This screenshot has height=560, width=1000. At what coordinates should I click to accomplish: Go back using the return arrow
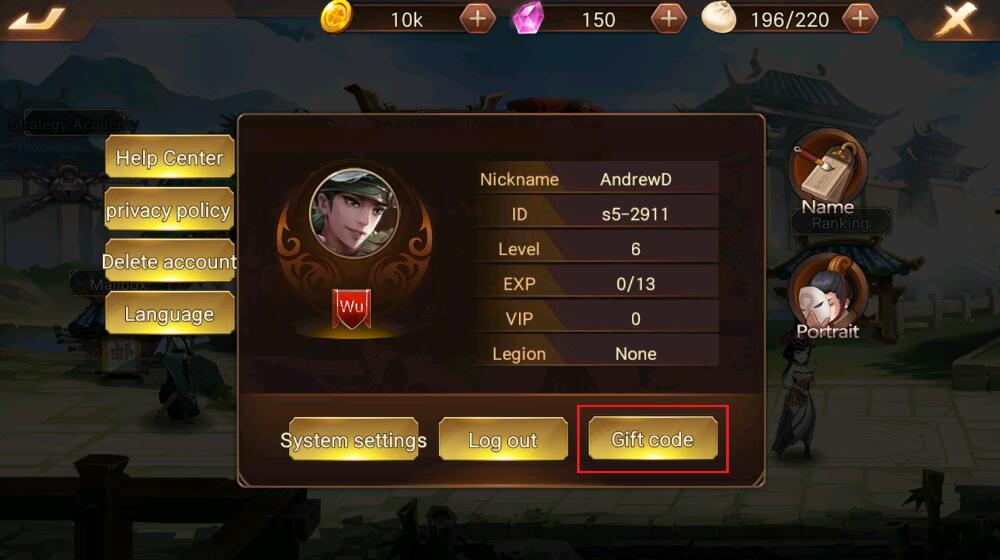37,19
